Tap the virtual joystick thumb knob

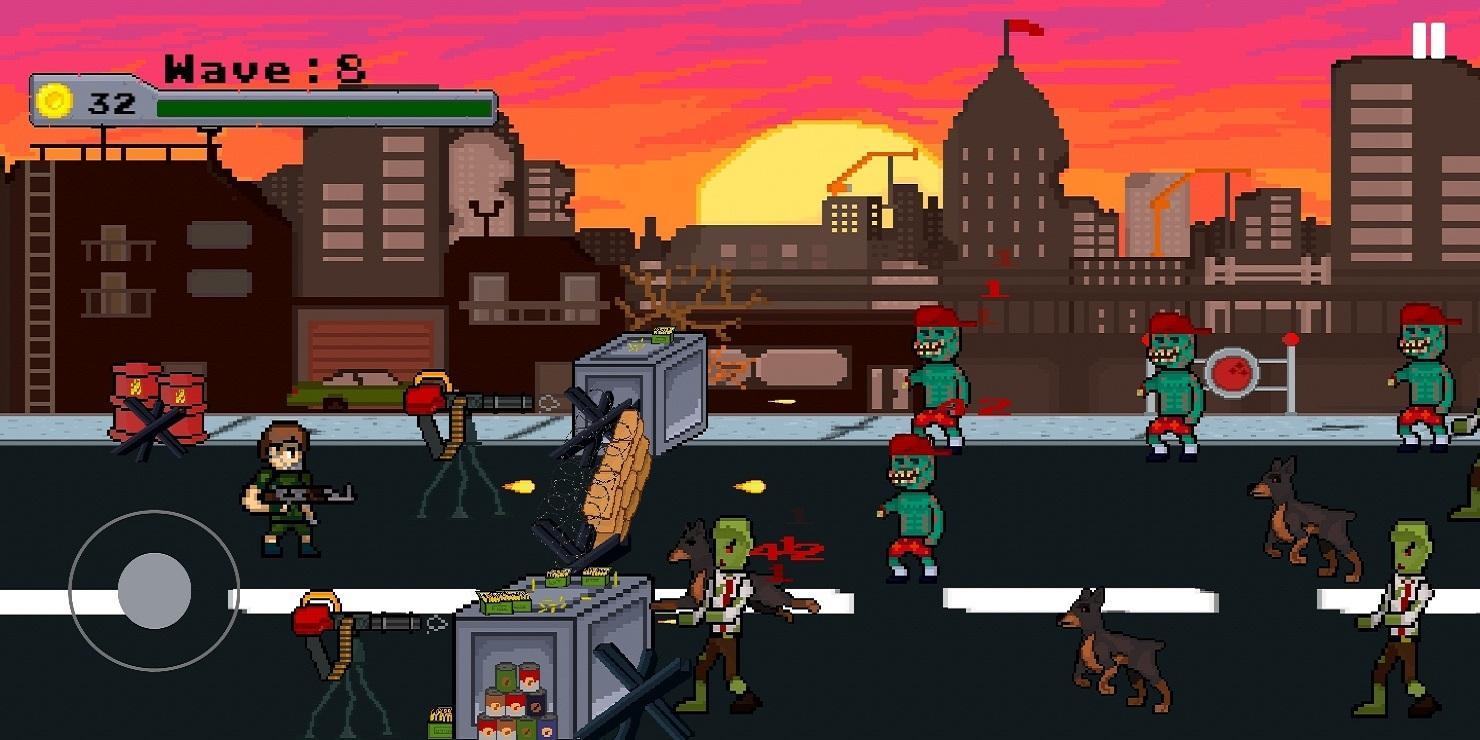155,589
